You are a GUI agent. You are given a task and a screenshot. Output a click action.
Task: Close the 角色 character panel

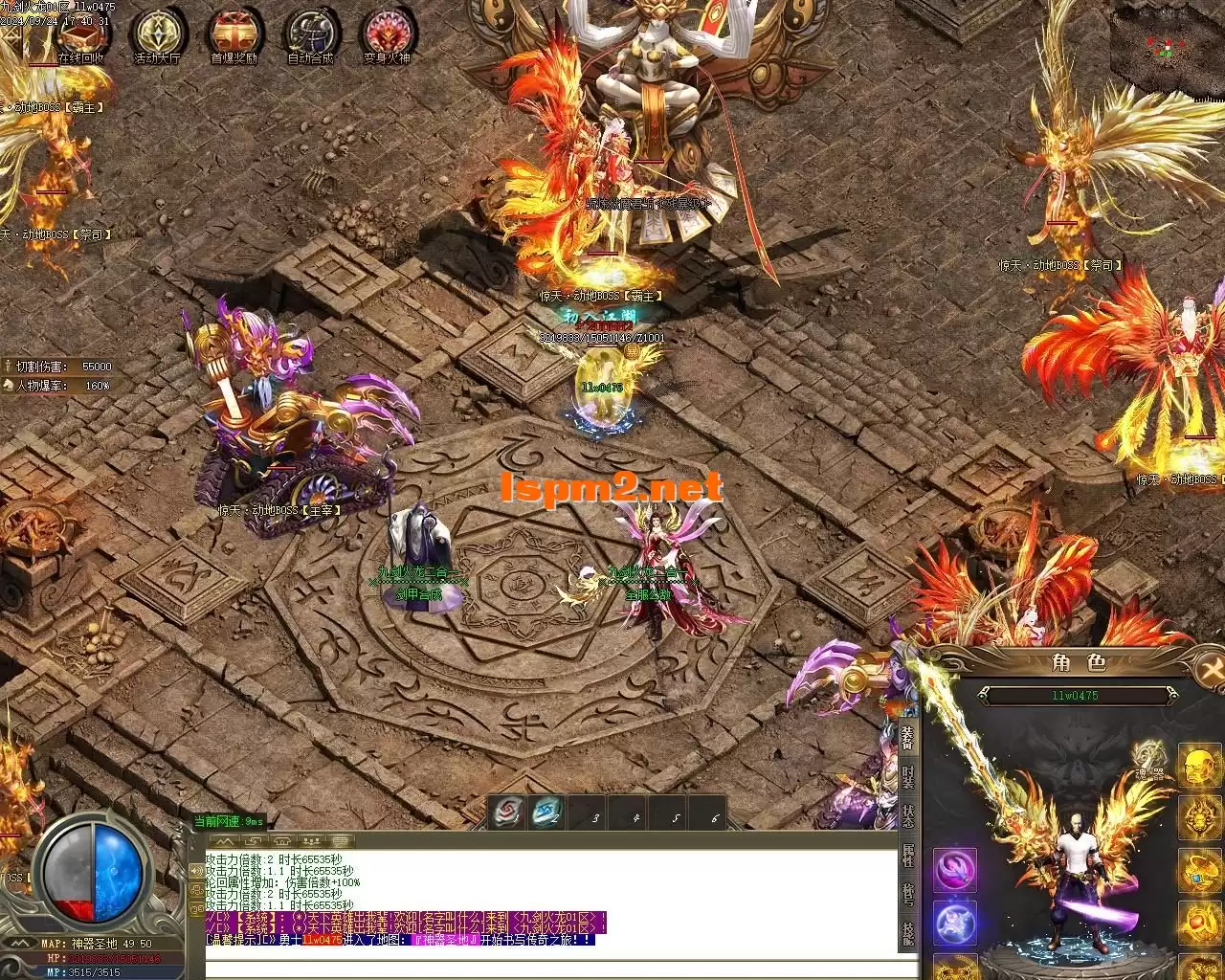(x=1210, y=669)
